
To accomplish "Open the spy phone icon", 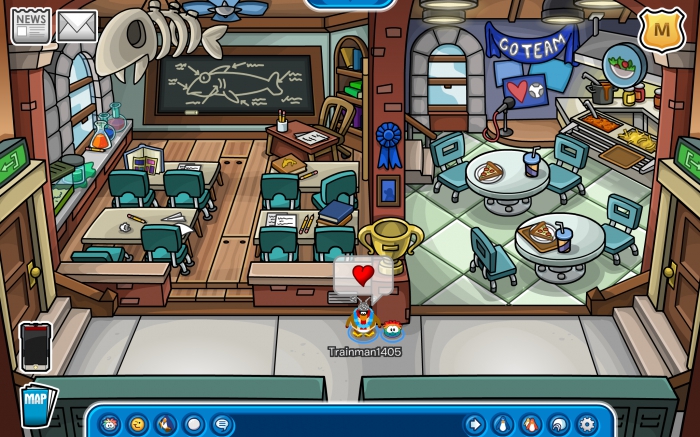I will tap(34, 347).
